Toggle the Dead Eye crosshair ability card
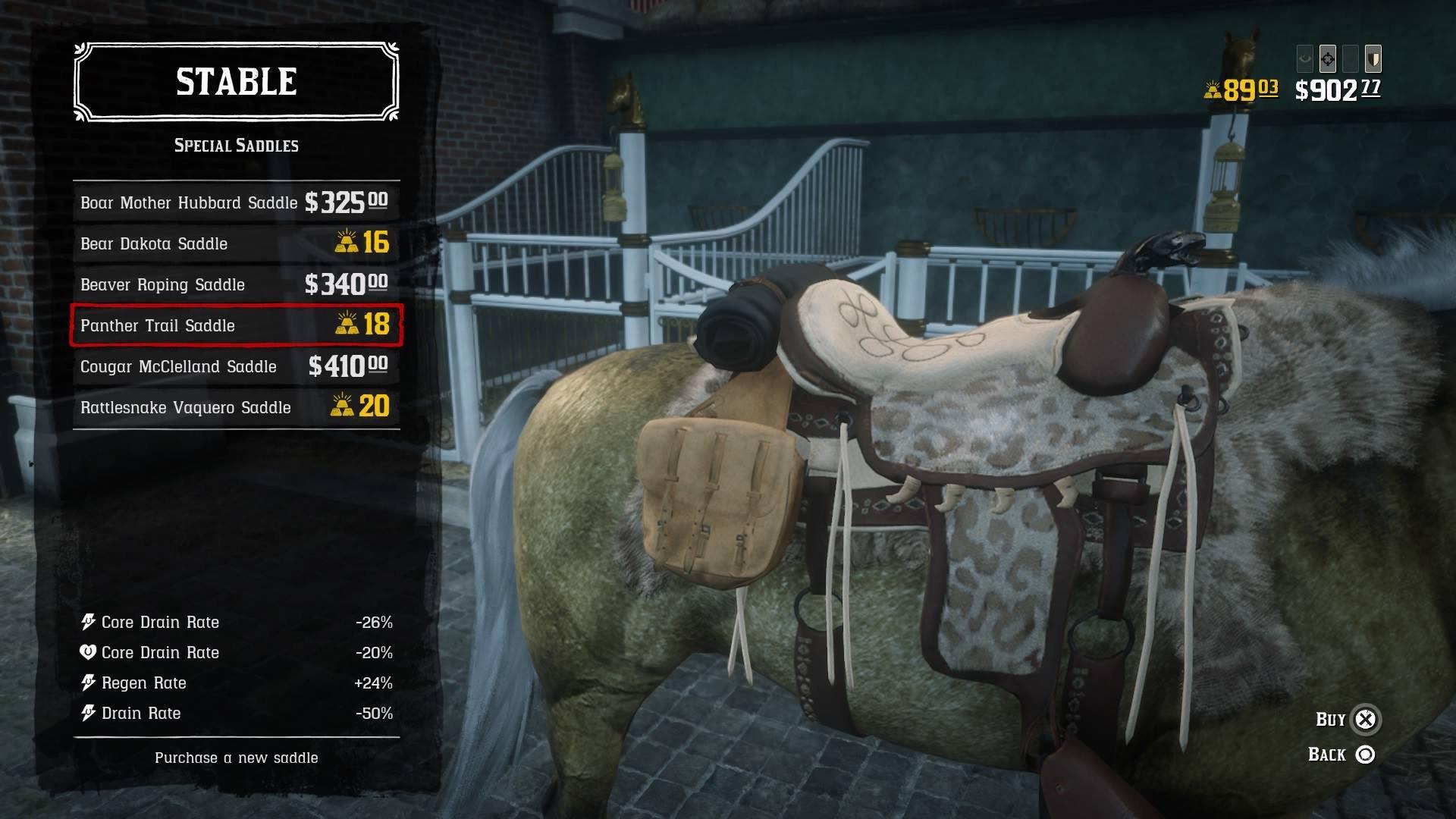The height and width of the screenshot is (819, 1456). (1327, 59)
